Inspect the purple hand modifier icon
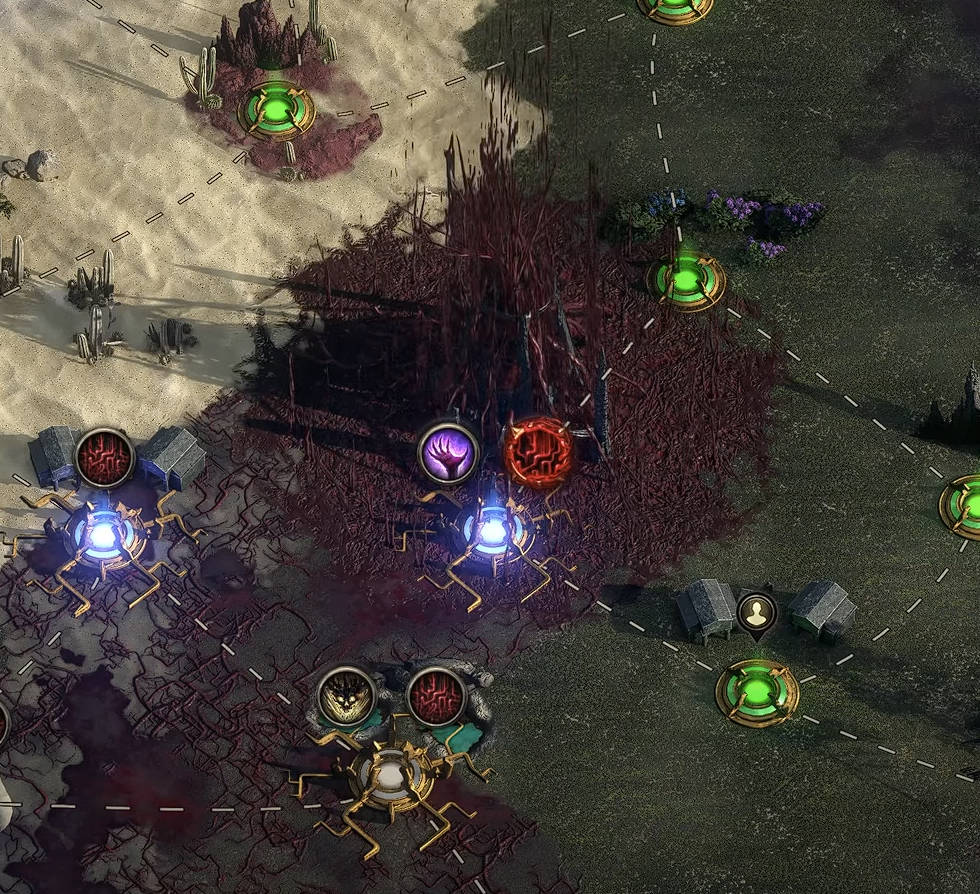The image size is (980, 894). tap(448, 452)
